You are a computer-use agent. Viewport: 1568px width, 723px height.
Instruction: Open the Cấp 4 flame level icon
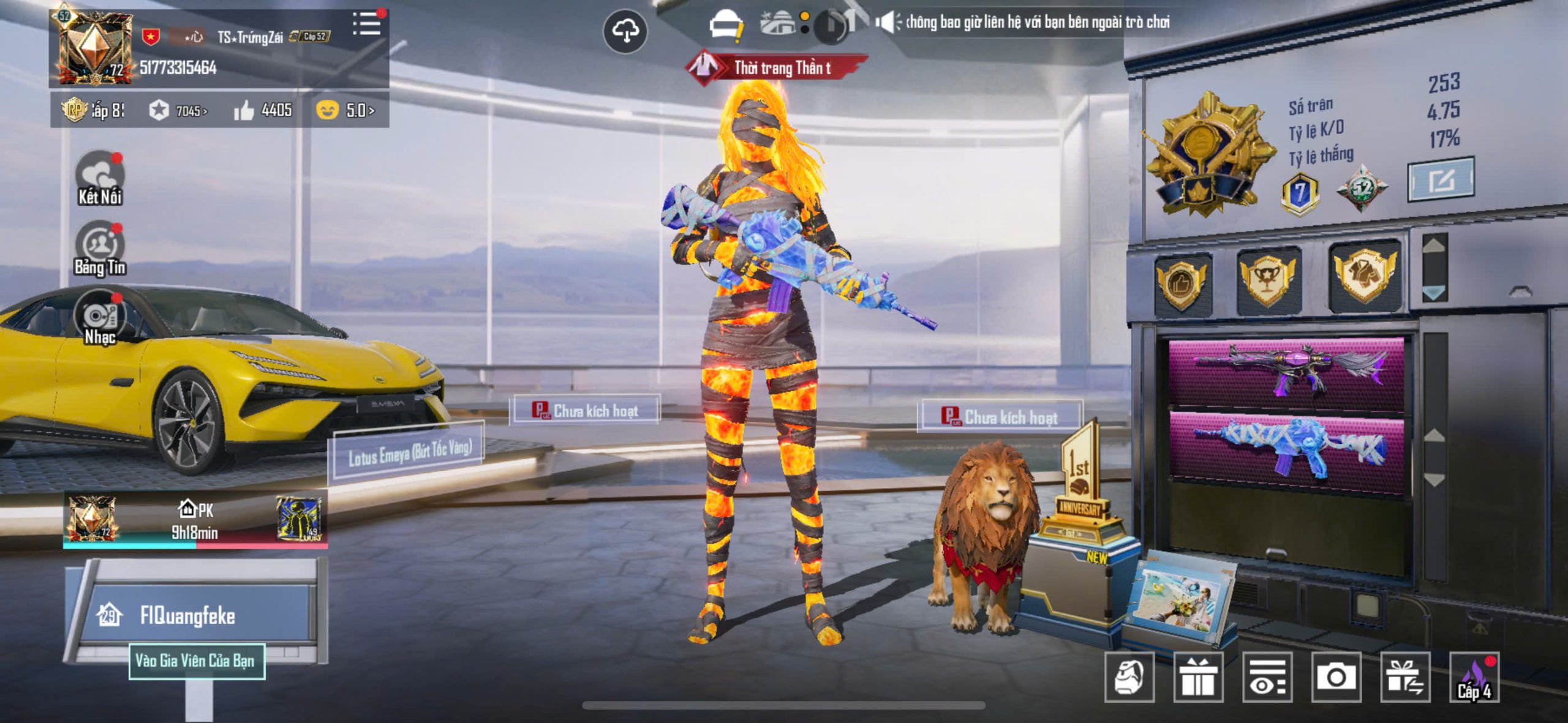coord(1474,677)
